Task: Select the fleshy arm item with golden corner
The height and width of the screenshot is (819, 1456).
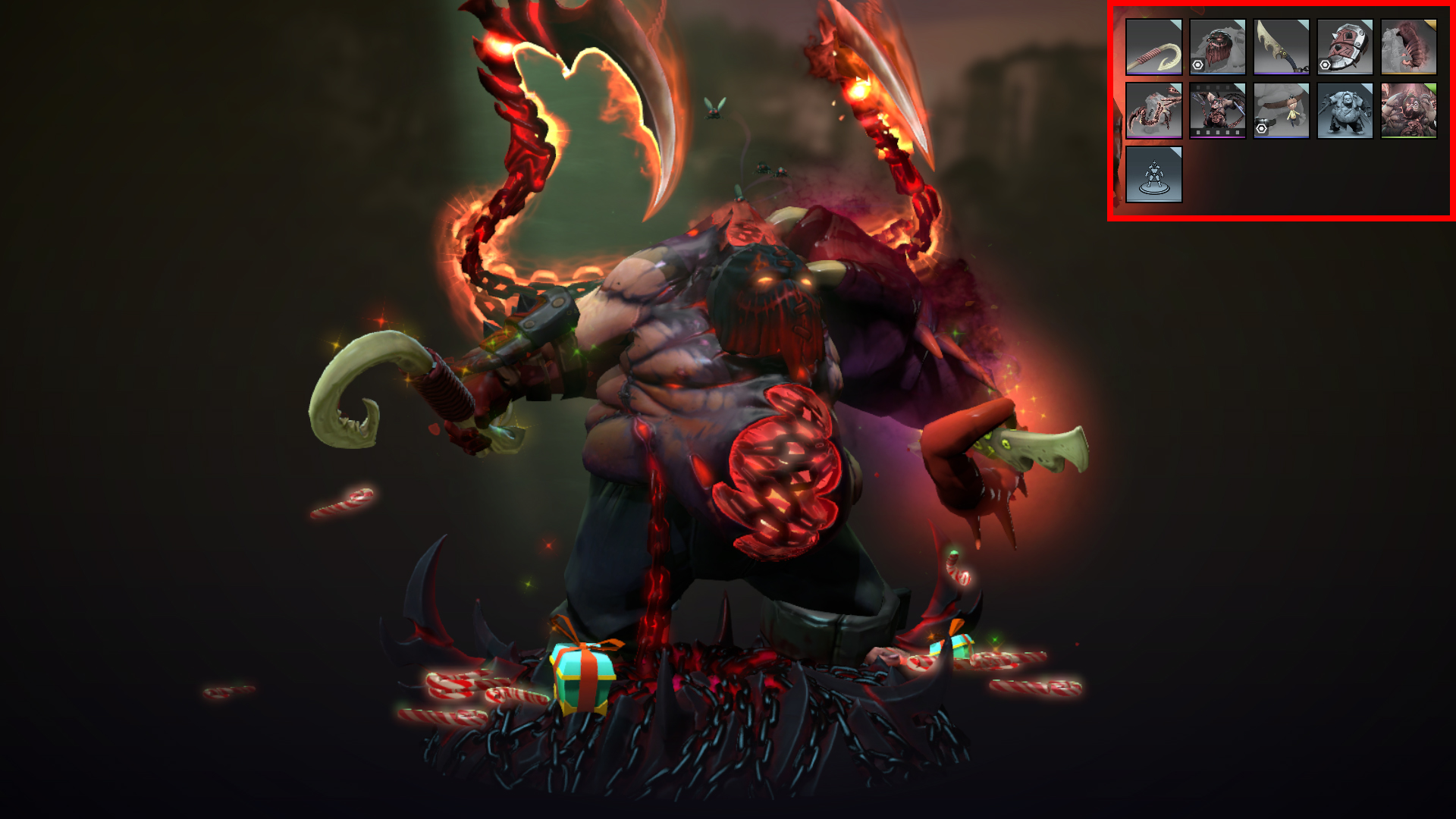Action: pyautogui.click(x=1409, y=47)
